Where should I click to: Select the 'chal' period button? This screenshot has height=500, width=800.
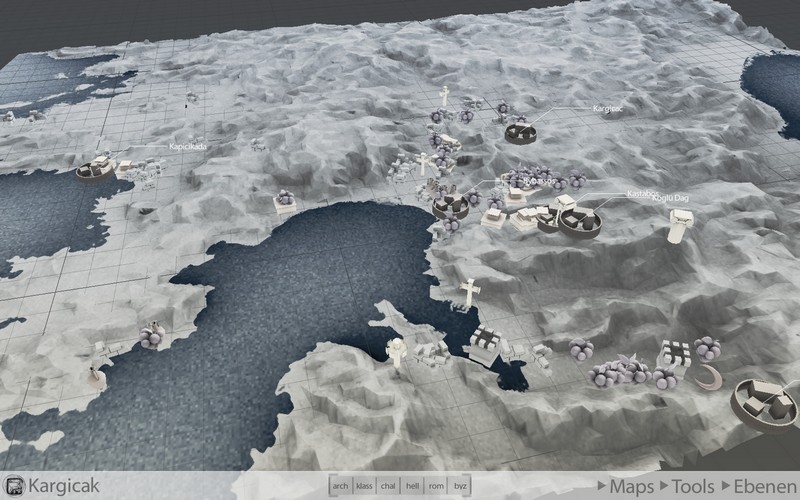point(388,486)
